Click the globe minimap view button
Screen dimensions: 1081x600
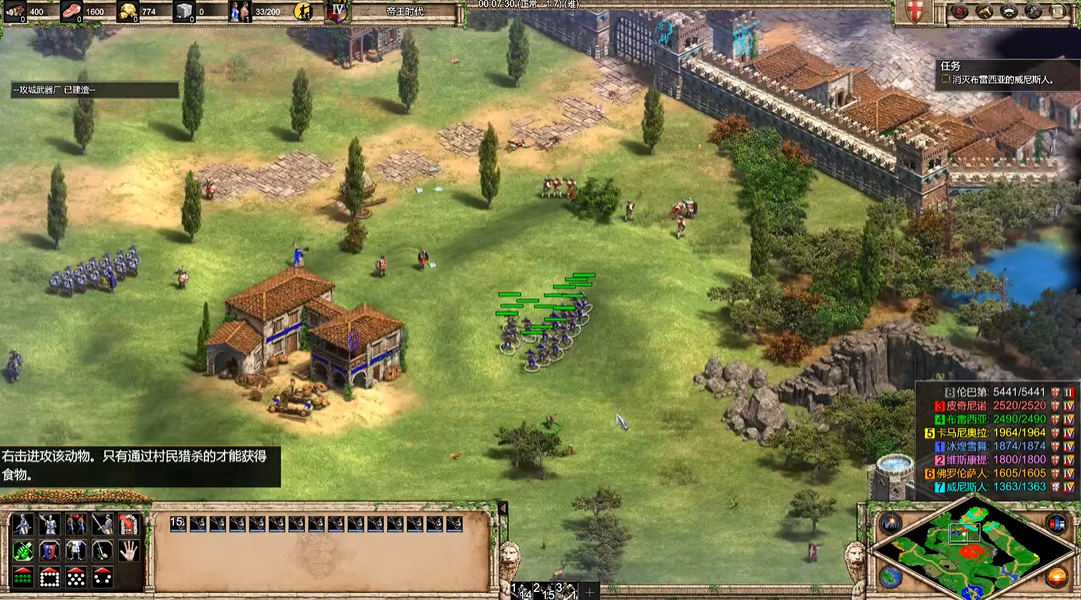(889, 577)
